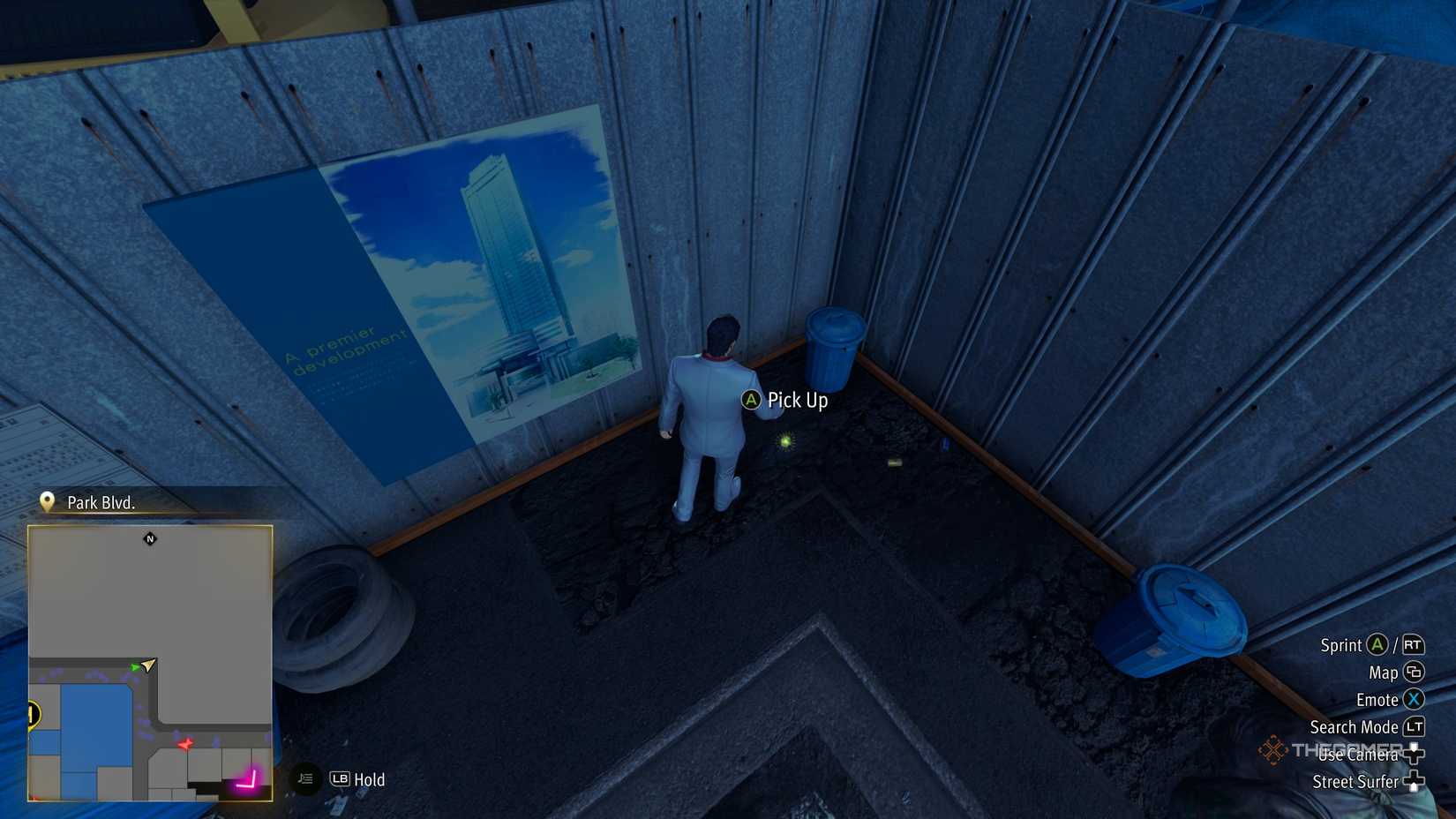Select the Park Blvd. area label
1456x819 pixels.
point(100,503)
